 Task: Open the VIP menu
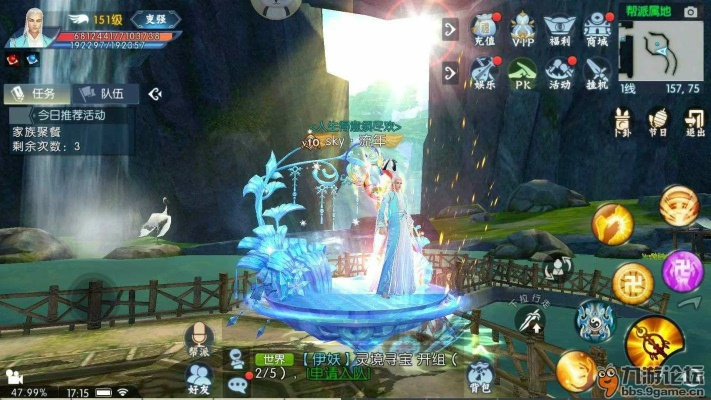[x=523, y=28]
